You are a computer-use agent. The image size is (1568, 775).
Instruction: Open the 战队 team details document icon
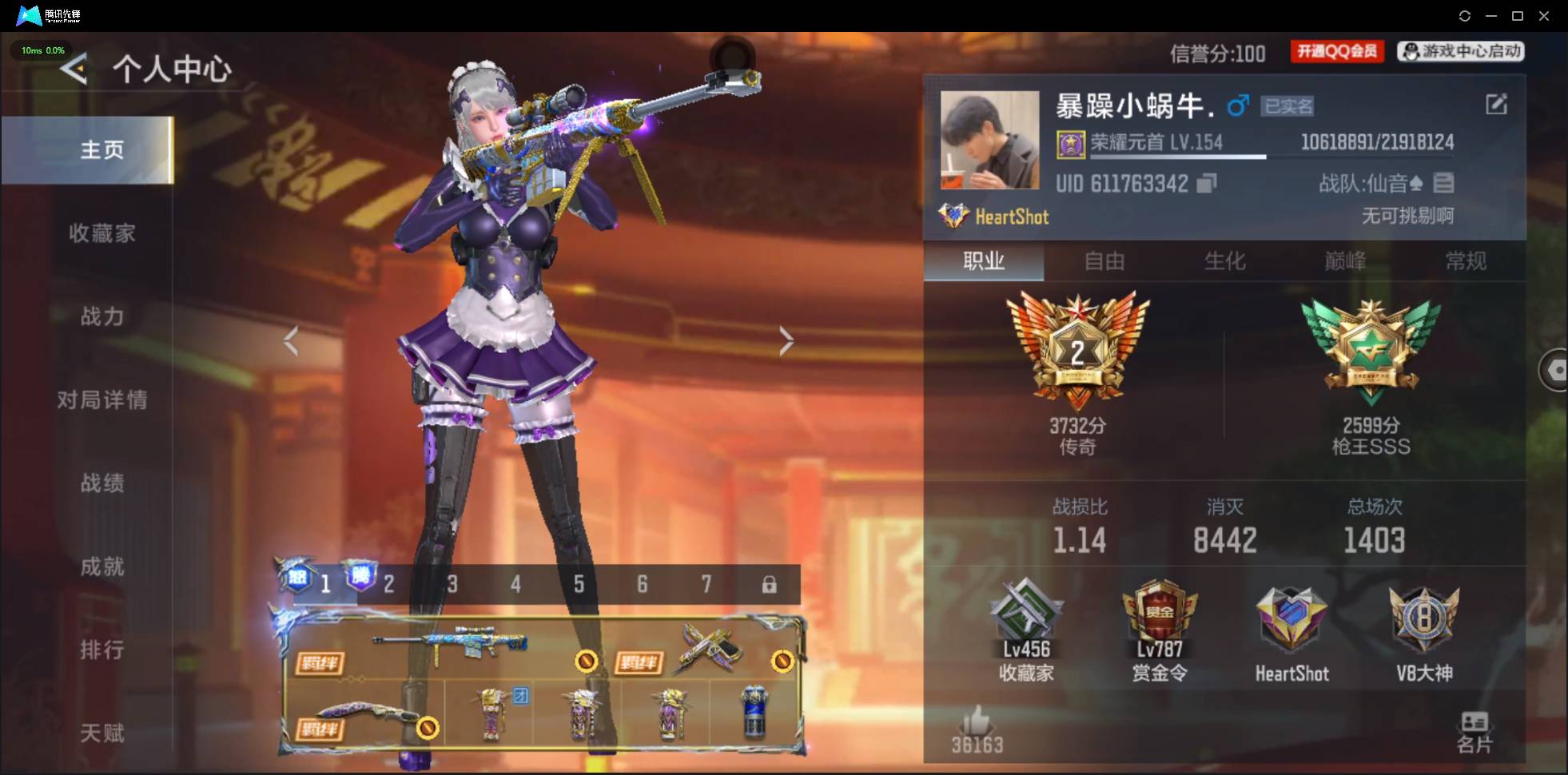(x=1445, y=183)
